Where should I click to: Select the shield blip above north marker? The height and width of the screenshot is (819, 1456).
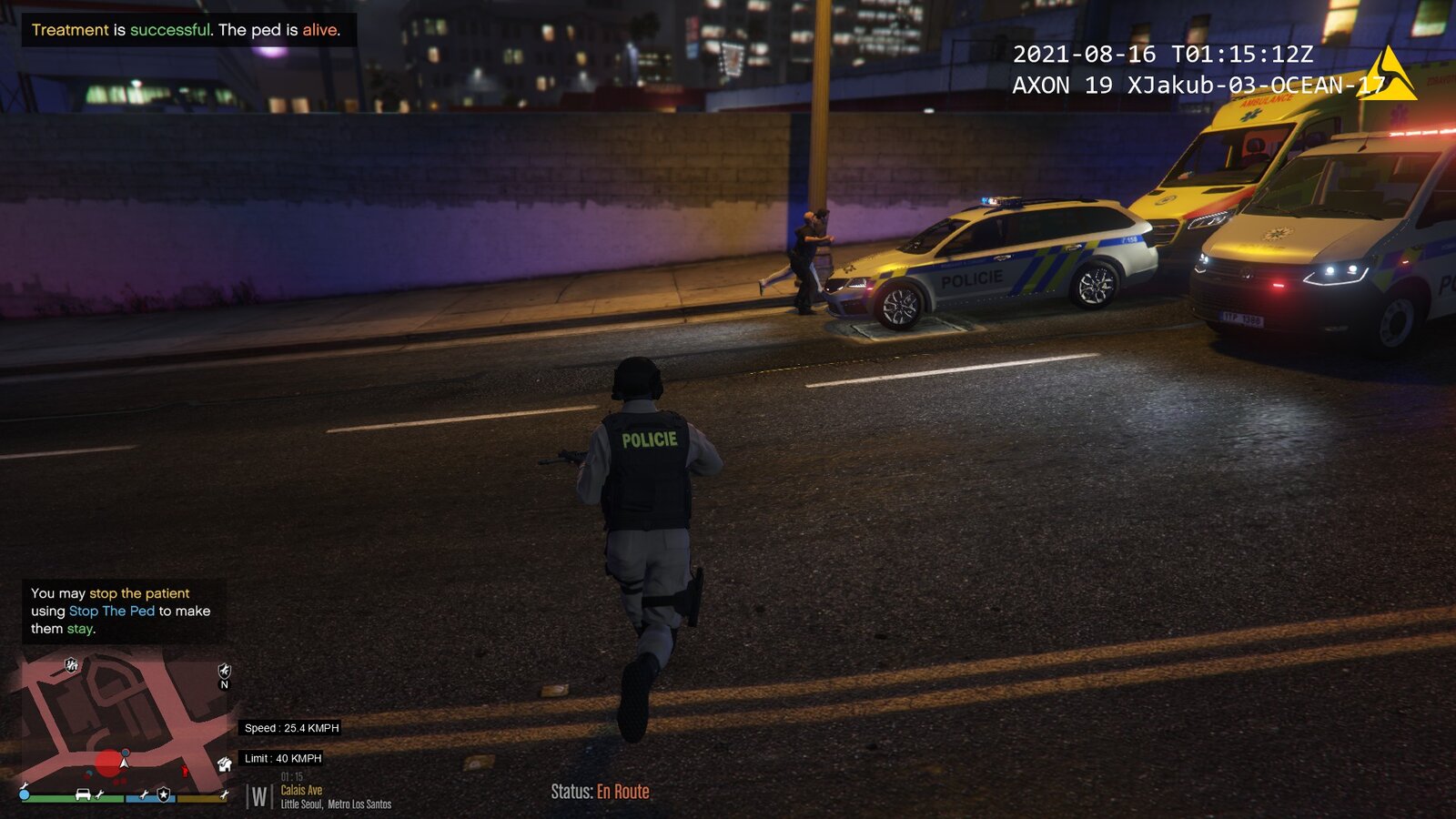225,670
